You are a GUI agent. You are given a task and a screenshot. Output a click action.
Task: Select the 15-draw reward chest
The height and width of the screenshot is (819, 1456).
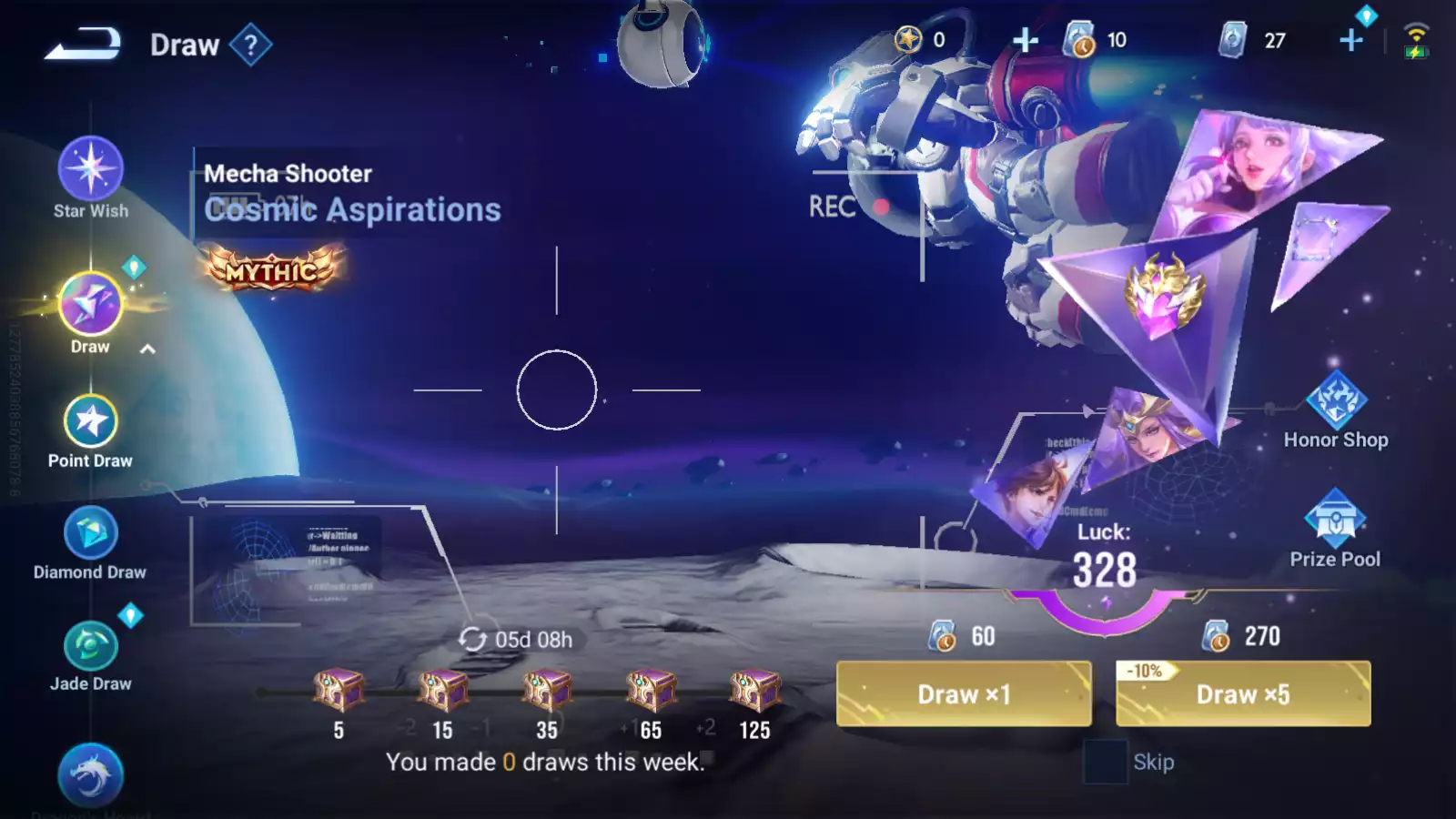442,691
